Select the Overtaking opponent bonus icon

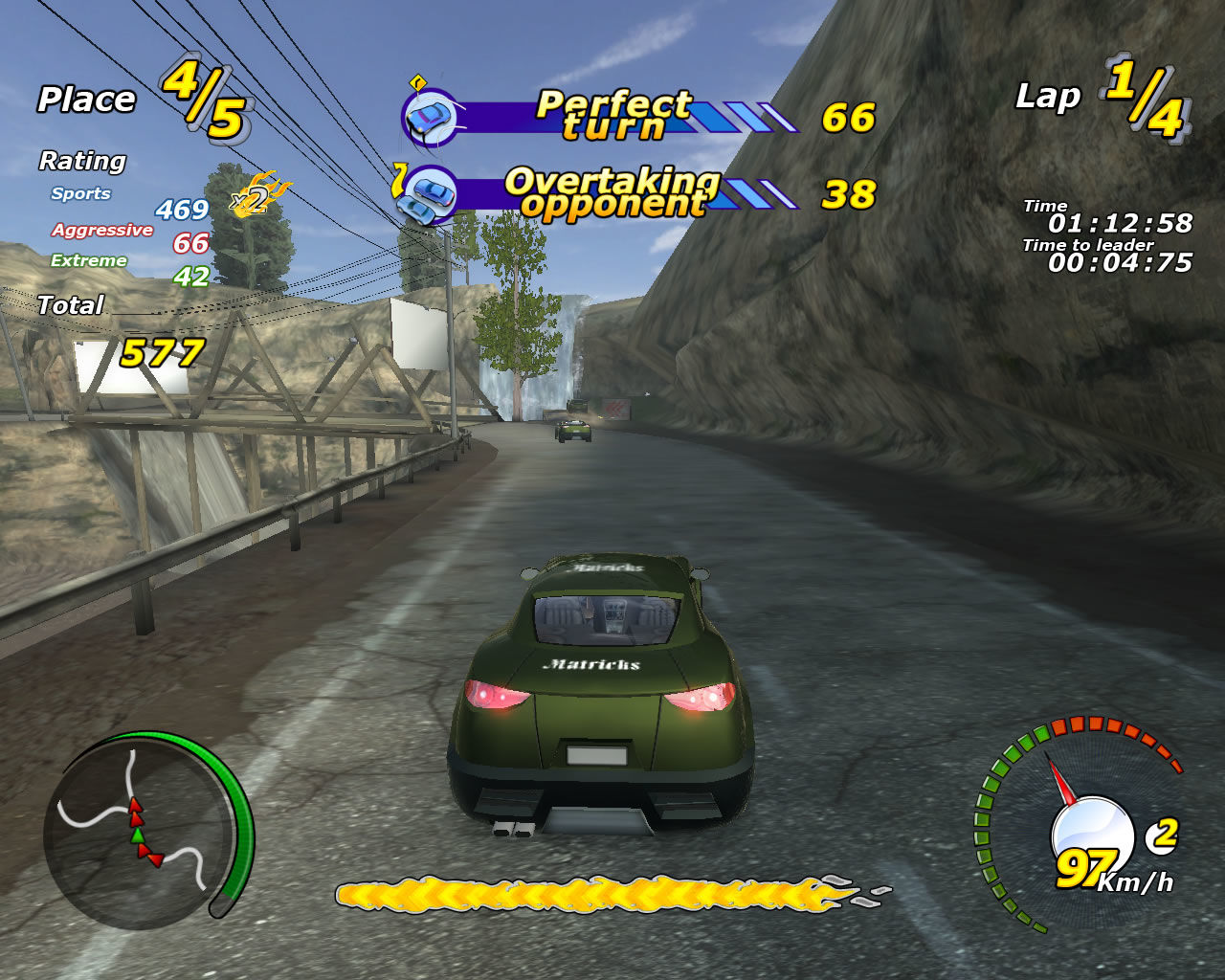(427, 195)
